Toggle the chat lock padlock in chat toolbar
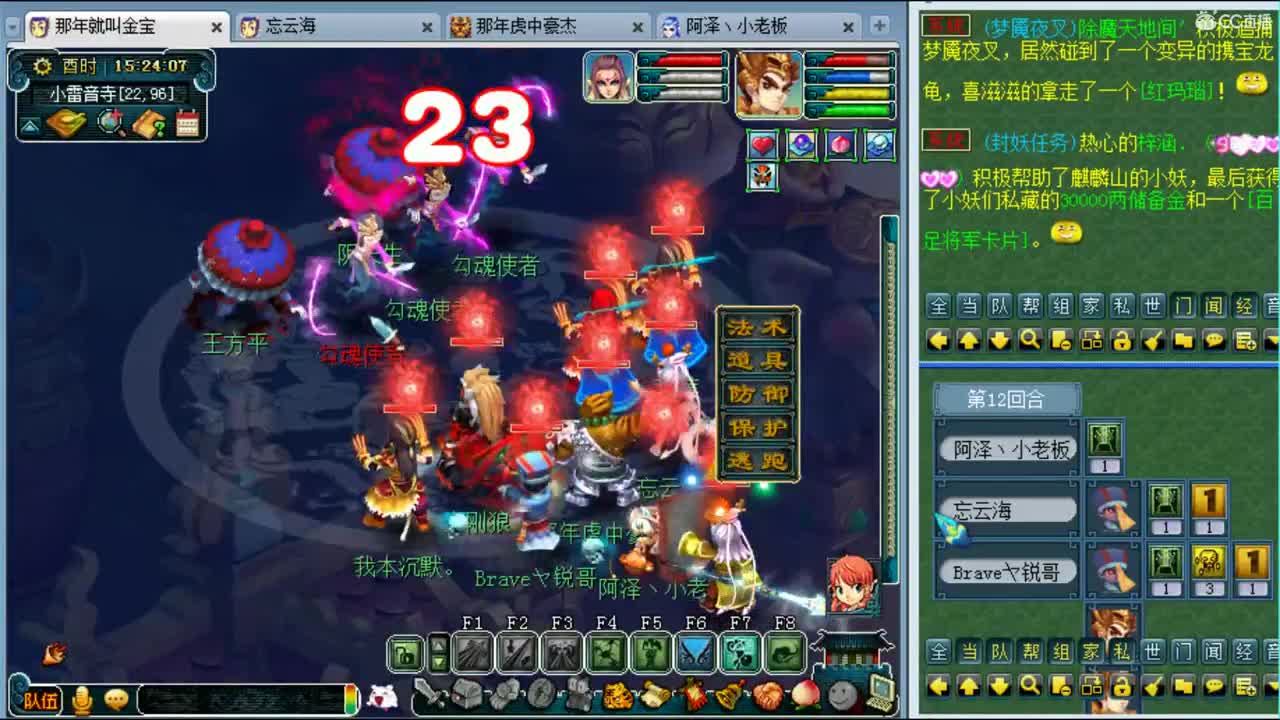 pos(1124,340)
